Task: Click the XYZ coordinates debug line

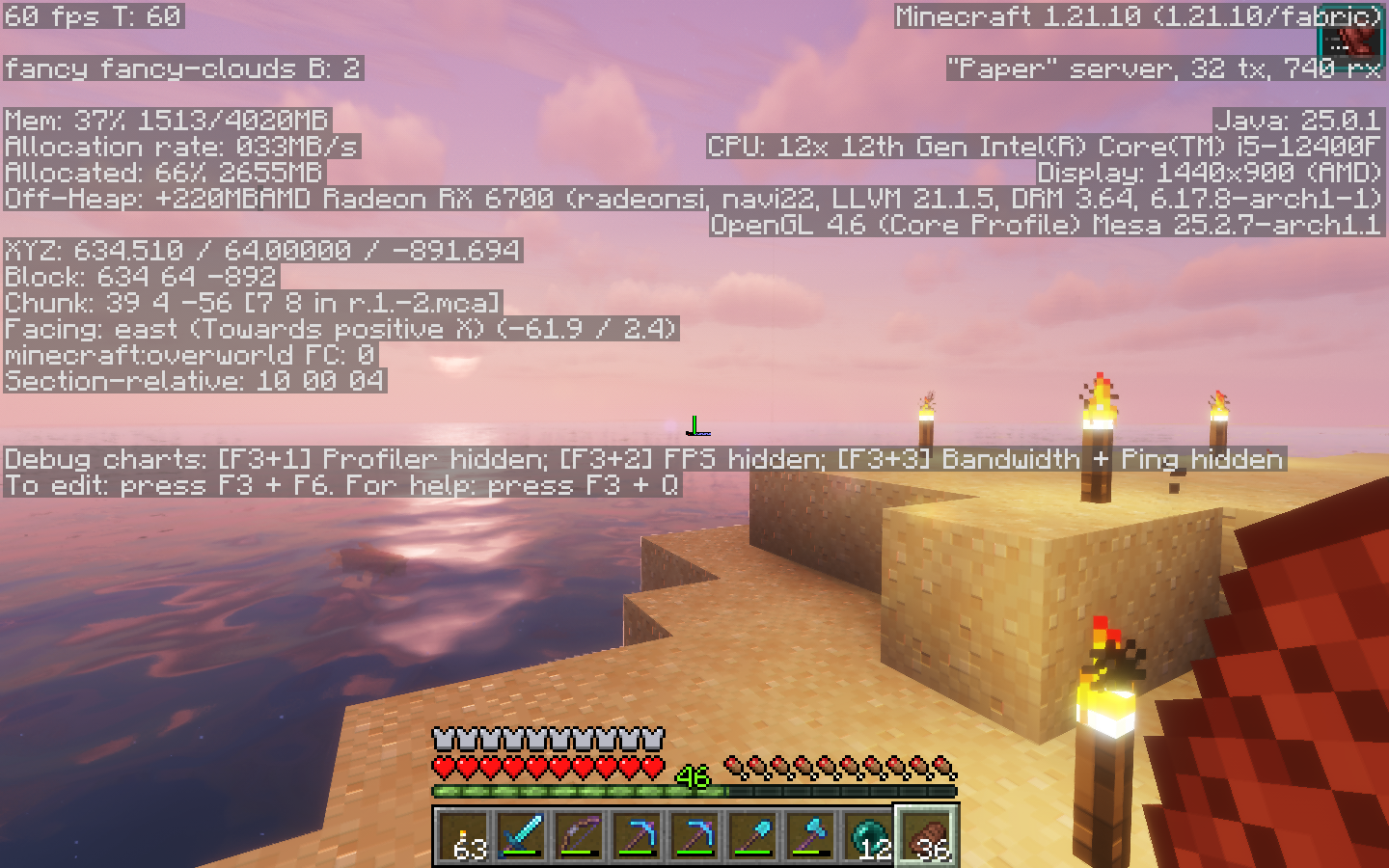Action: [260, 250]
